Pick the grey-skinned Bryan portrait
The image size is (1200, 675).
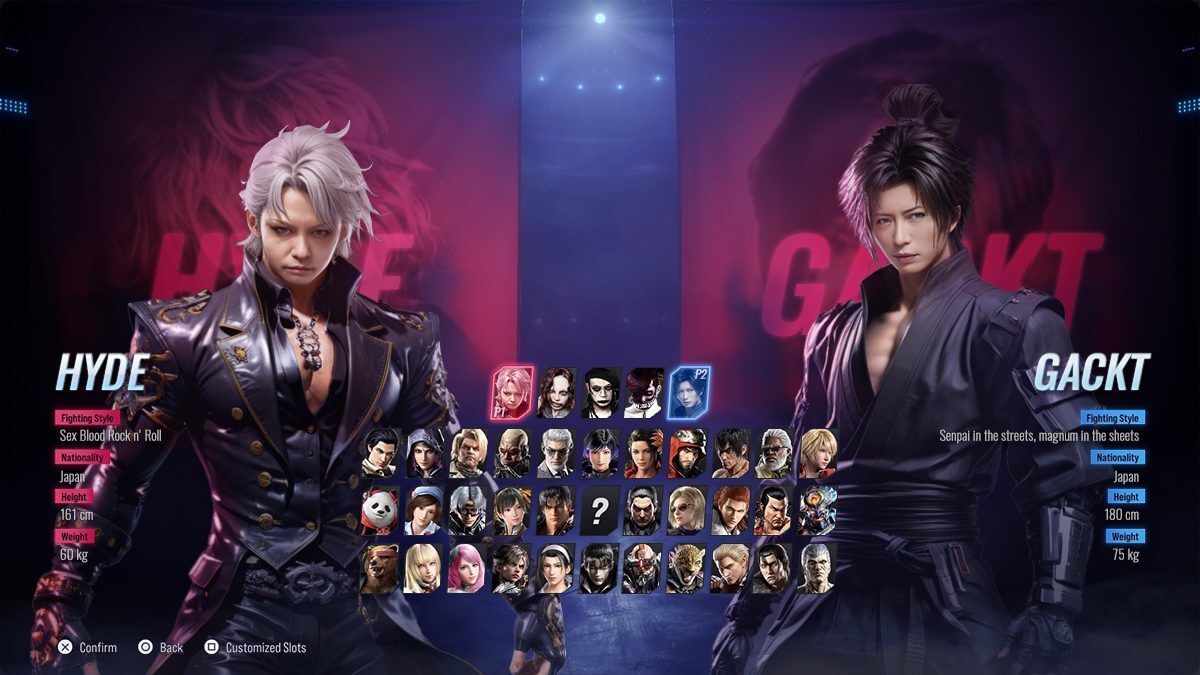pos(817,568)
